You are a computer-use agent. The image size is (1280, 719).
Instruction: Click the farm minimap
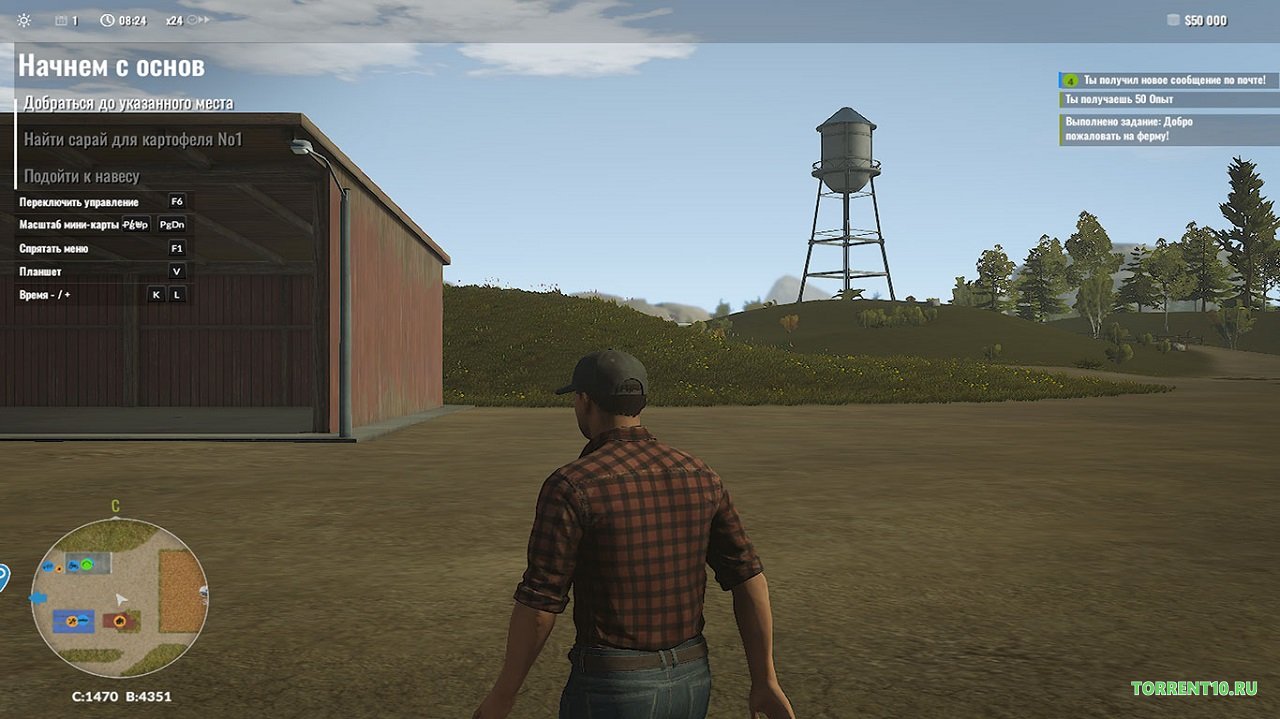point(119,598)
